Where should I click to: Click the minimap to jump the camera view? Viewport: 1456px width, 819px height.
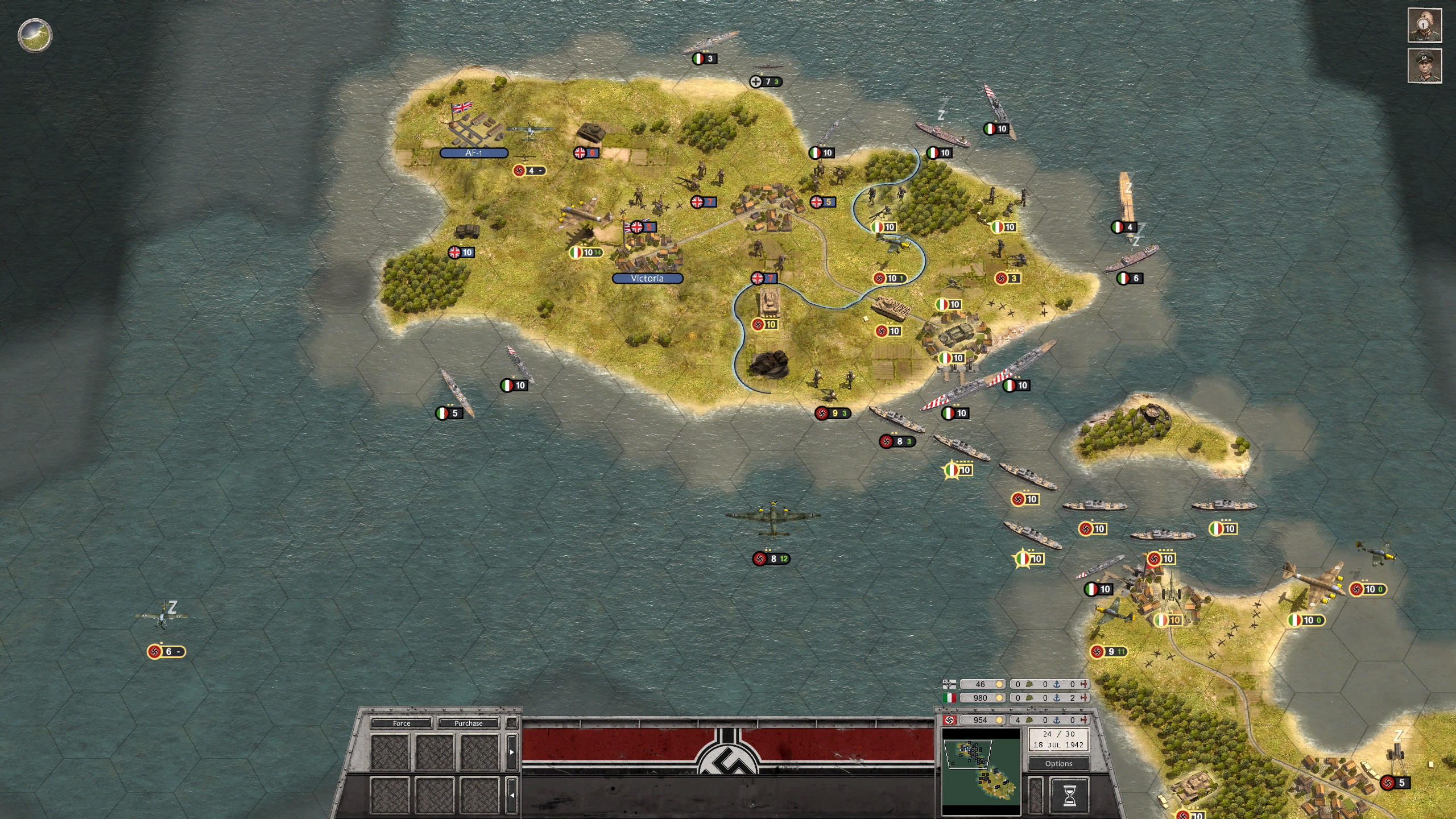tap(981, 773)
